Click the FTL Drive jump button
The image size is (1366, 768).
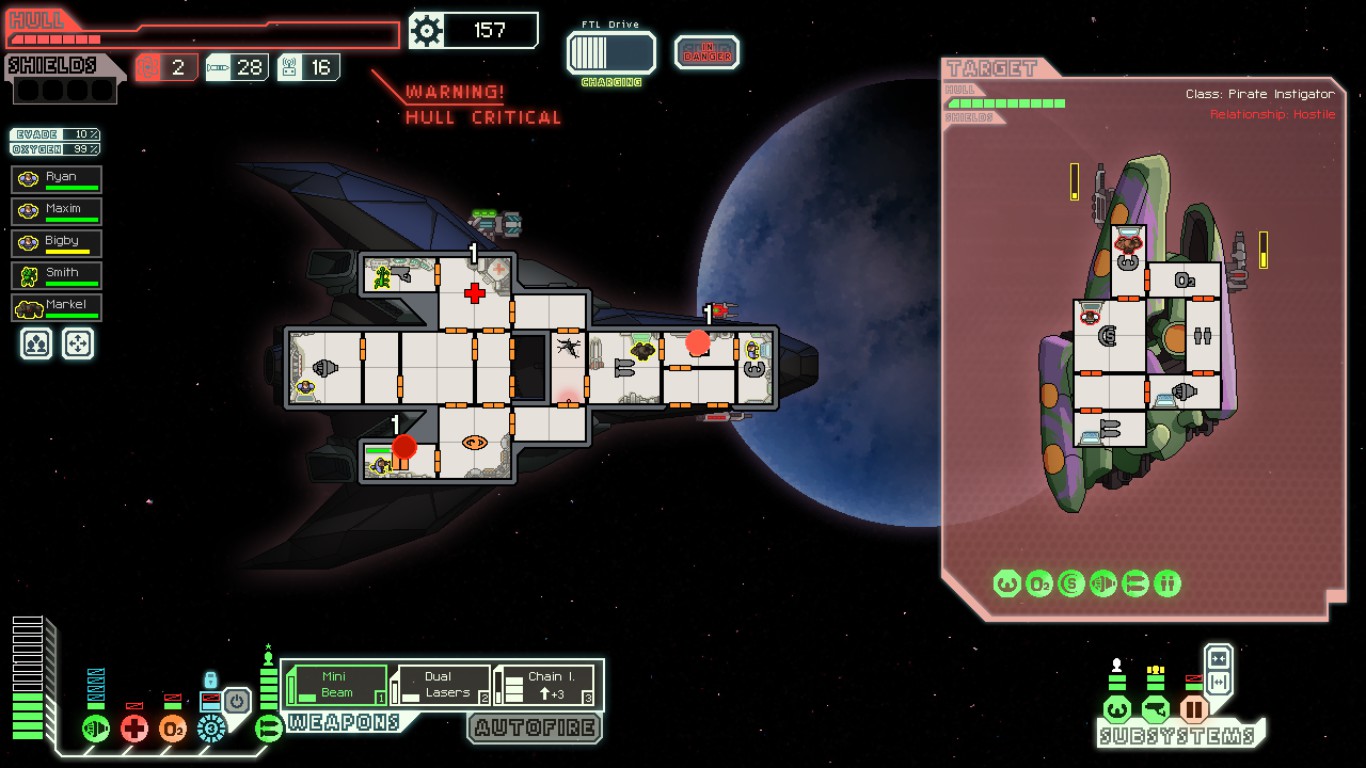611,52
